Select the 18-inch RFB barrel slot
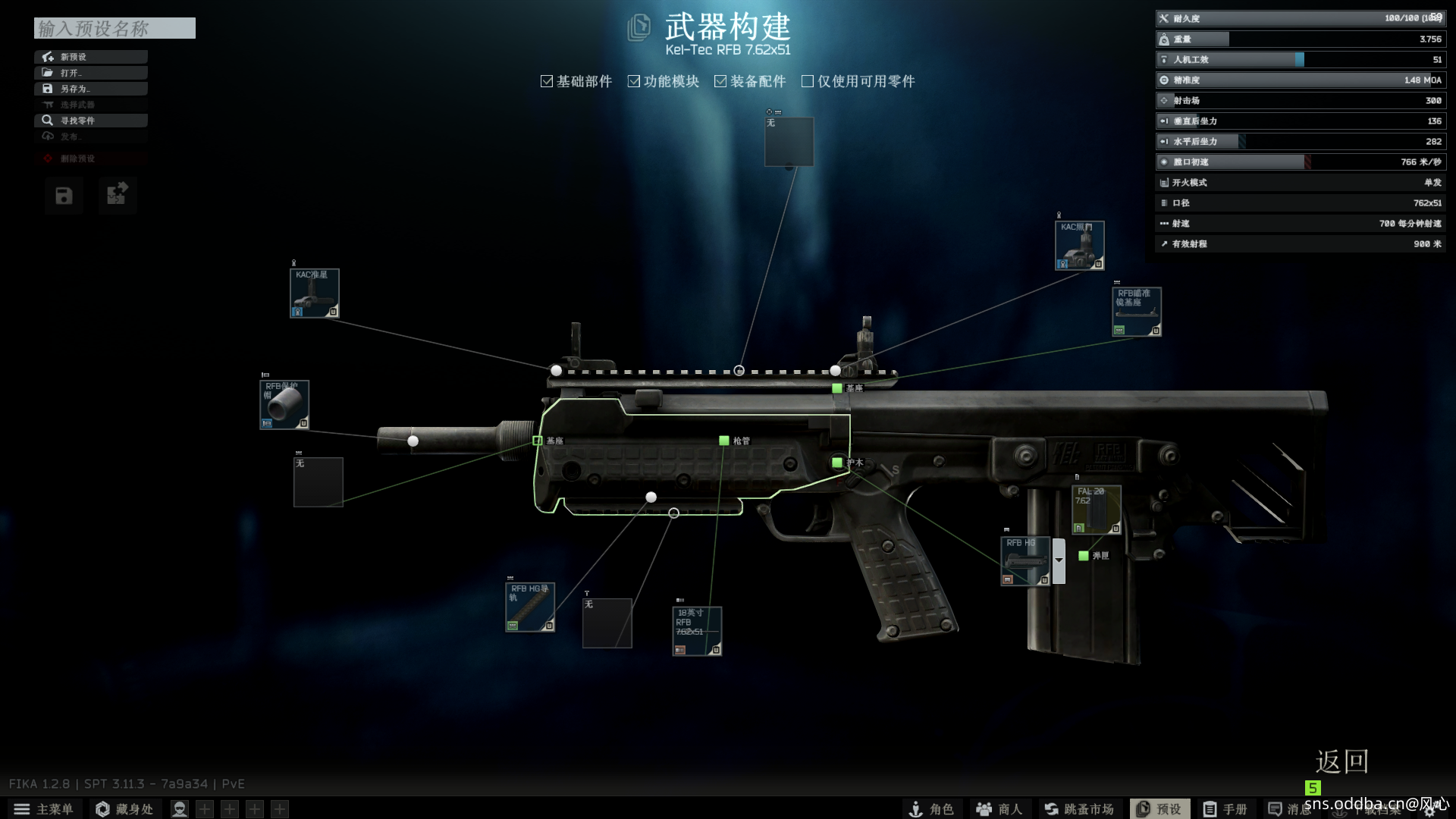This screenshot has width=1456, height=819. coord(697,631)
